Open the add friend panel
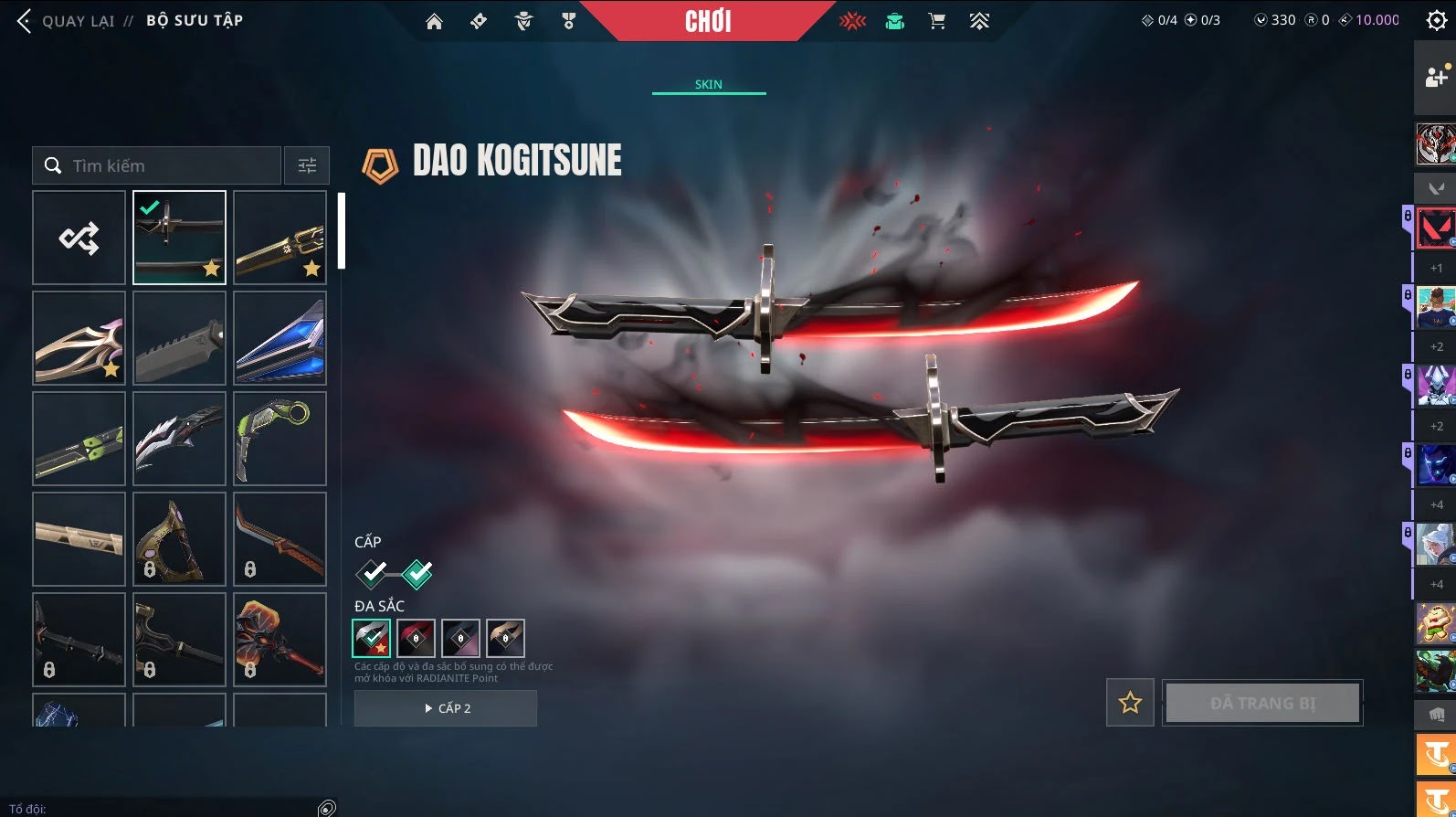 (x=1435, y=77)
